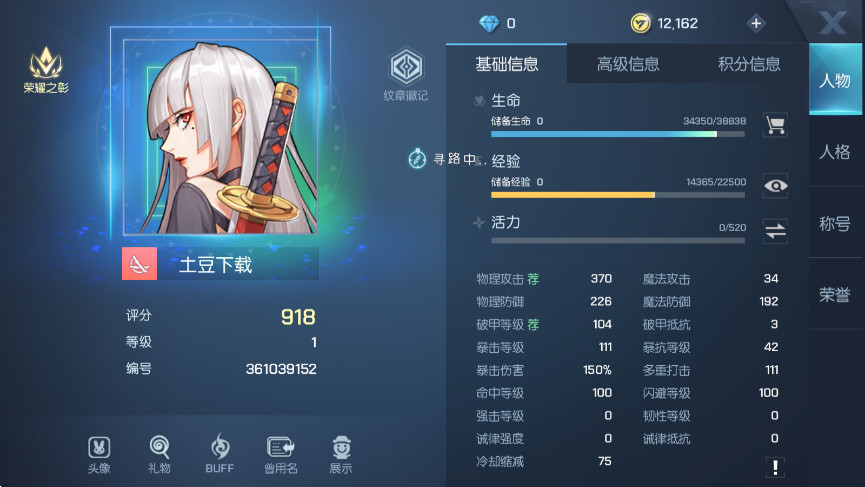The width and height of the screenshot is (865, 487).
Task: Click the 荣耀之影 crown badge
Action: 46,71
